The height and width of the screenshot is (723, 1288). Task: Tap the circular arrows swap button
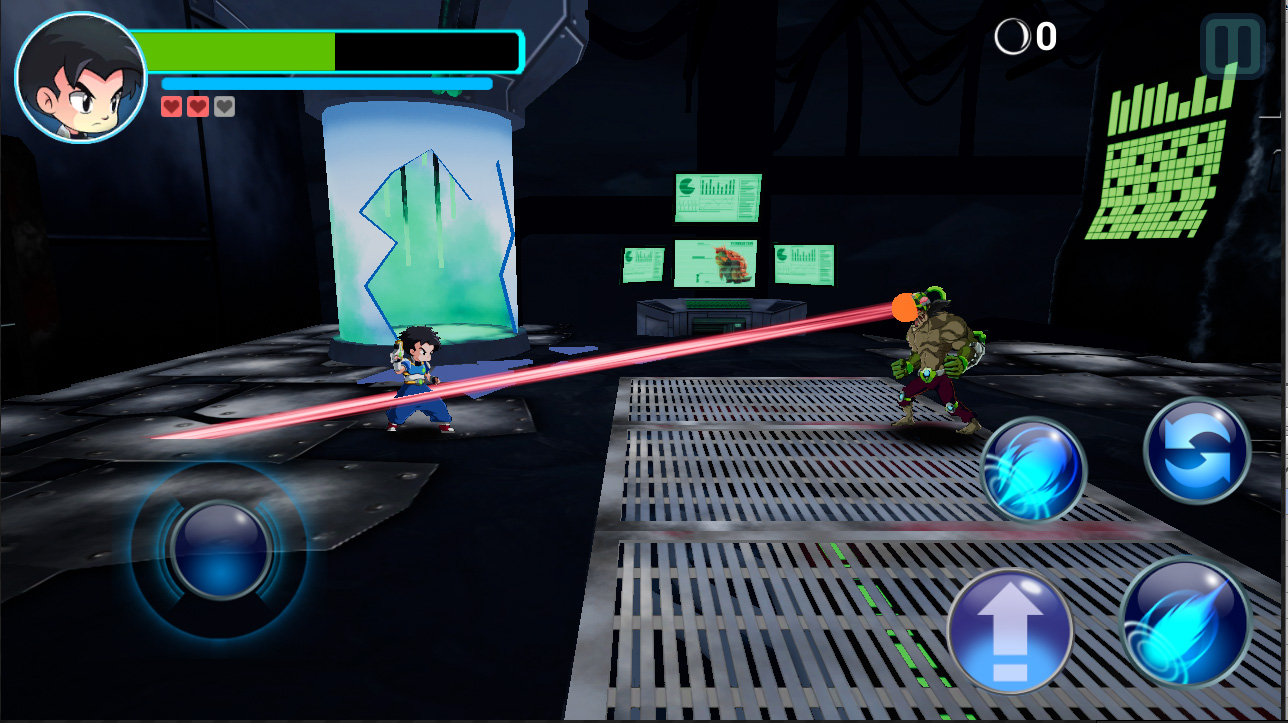(1197, 450)
